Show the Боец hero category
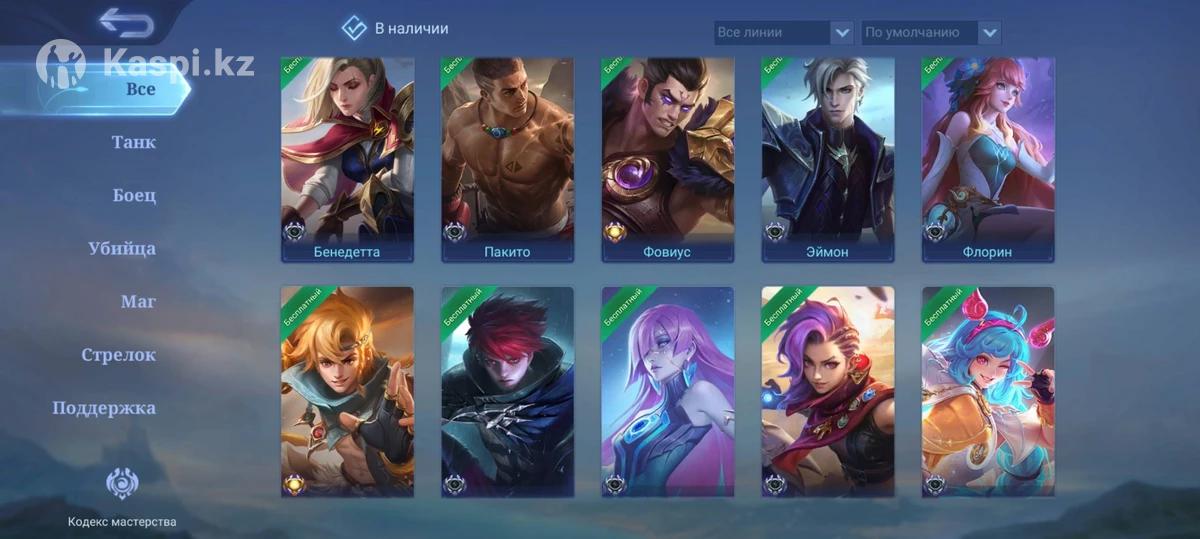The width and height of the screenshot is (1200, 539). pyautogui.click(x=134, y=195)
